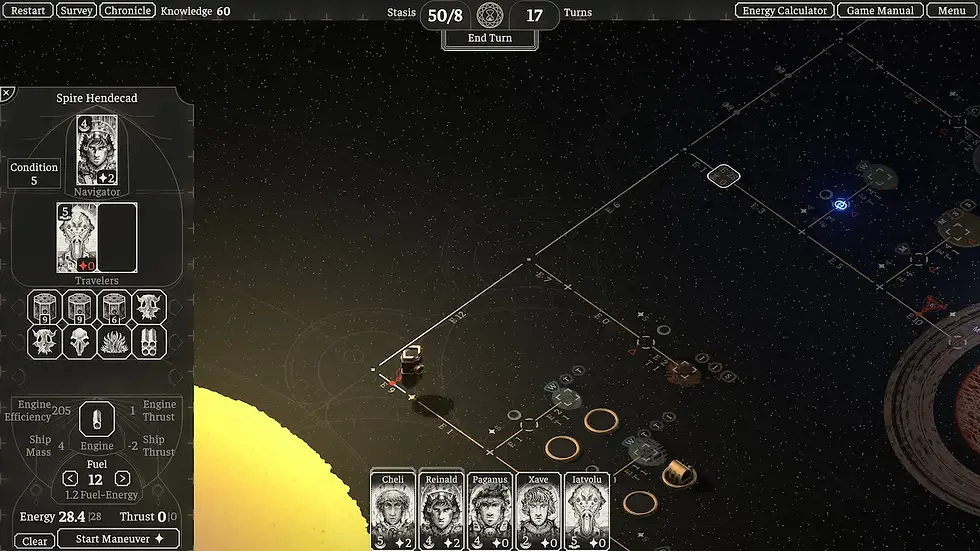Open the Survey panel
The height and width of the screenshot is (551, 980).
(x=76, y=11)
